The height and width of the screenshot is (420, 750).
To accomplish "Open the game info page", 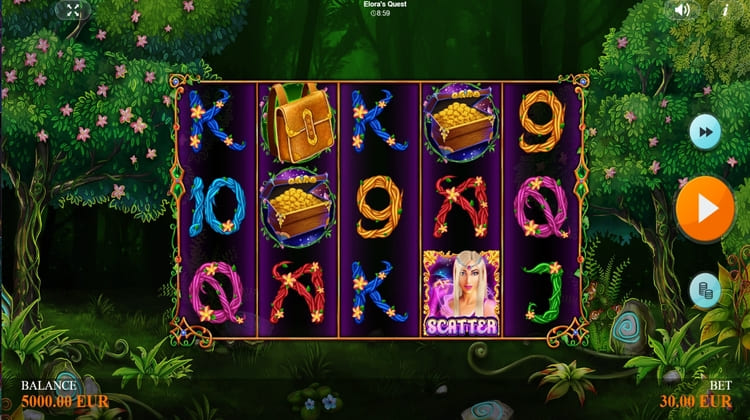I will (x=725, y=10).
